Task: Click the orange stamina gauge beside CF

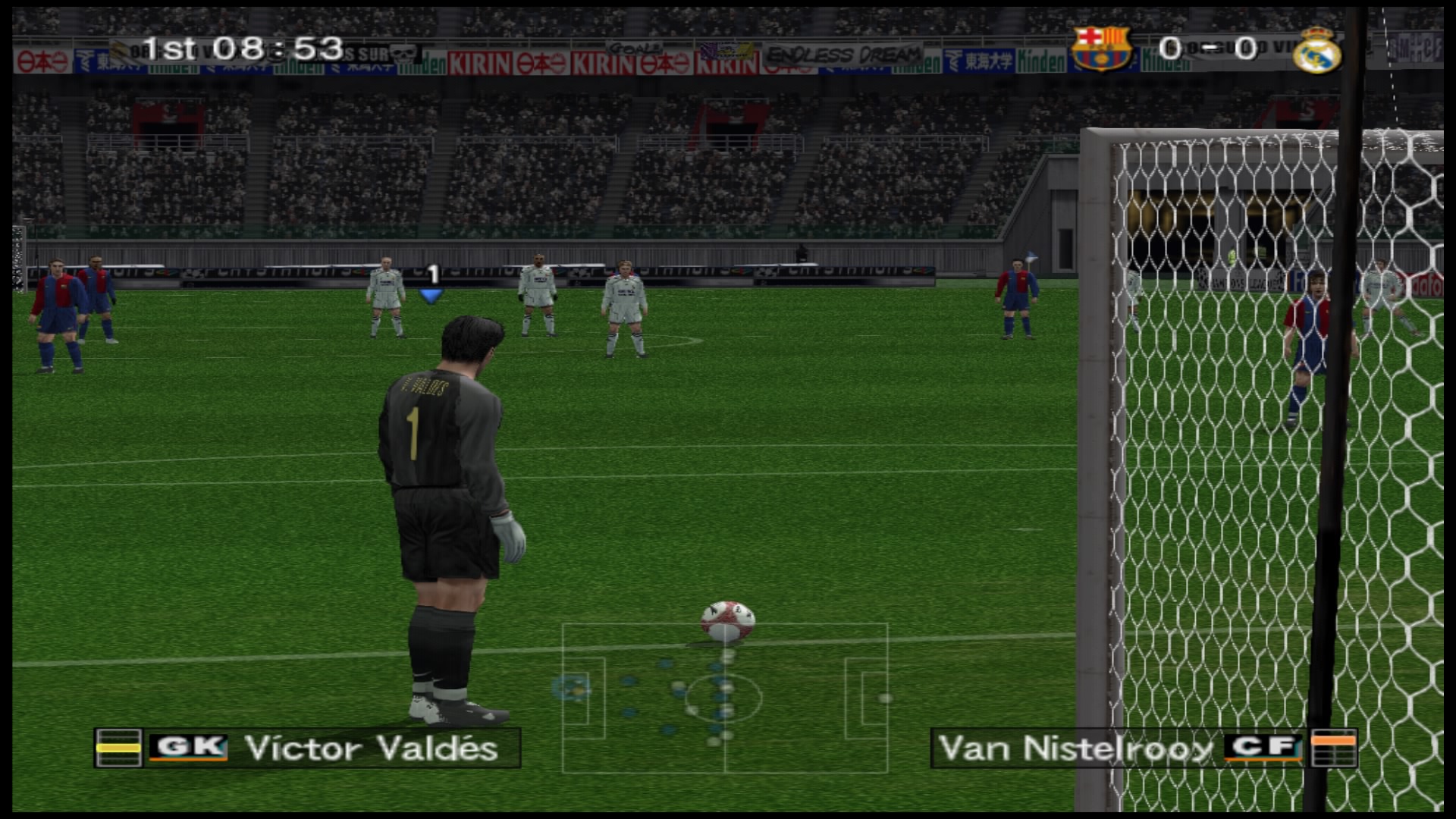Action: coord(1333,748)
